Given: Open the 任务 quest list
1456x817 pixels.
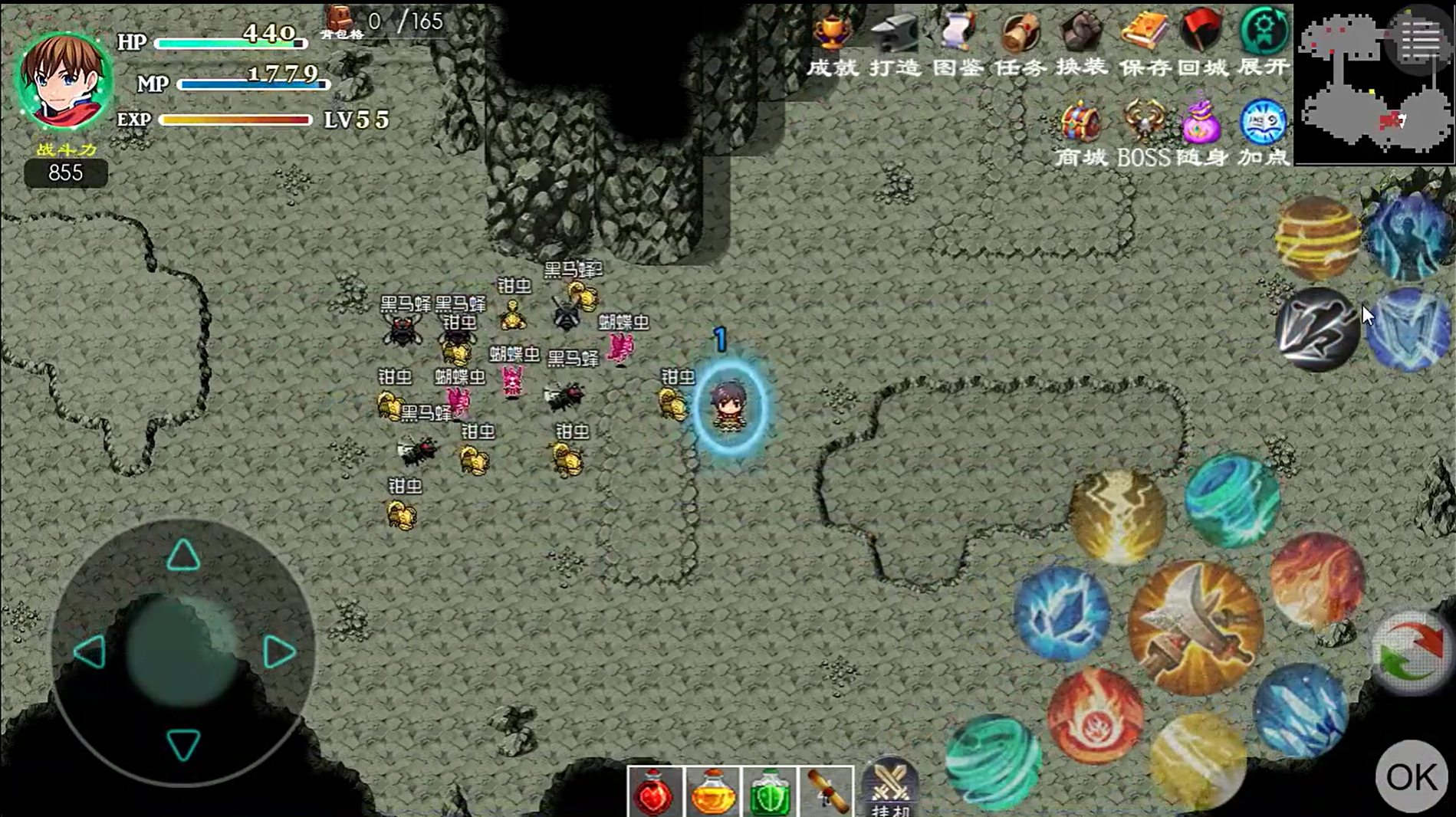Looking at the screenshot, I should point(1020,44).
